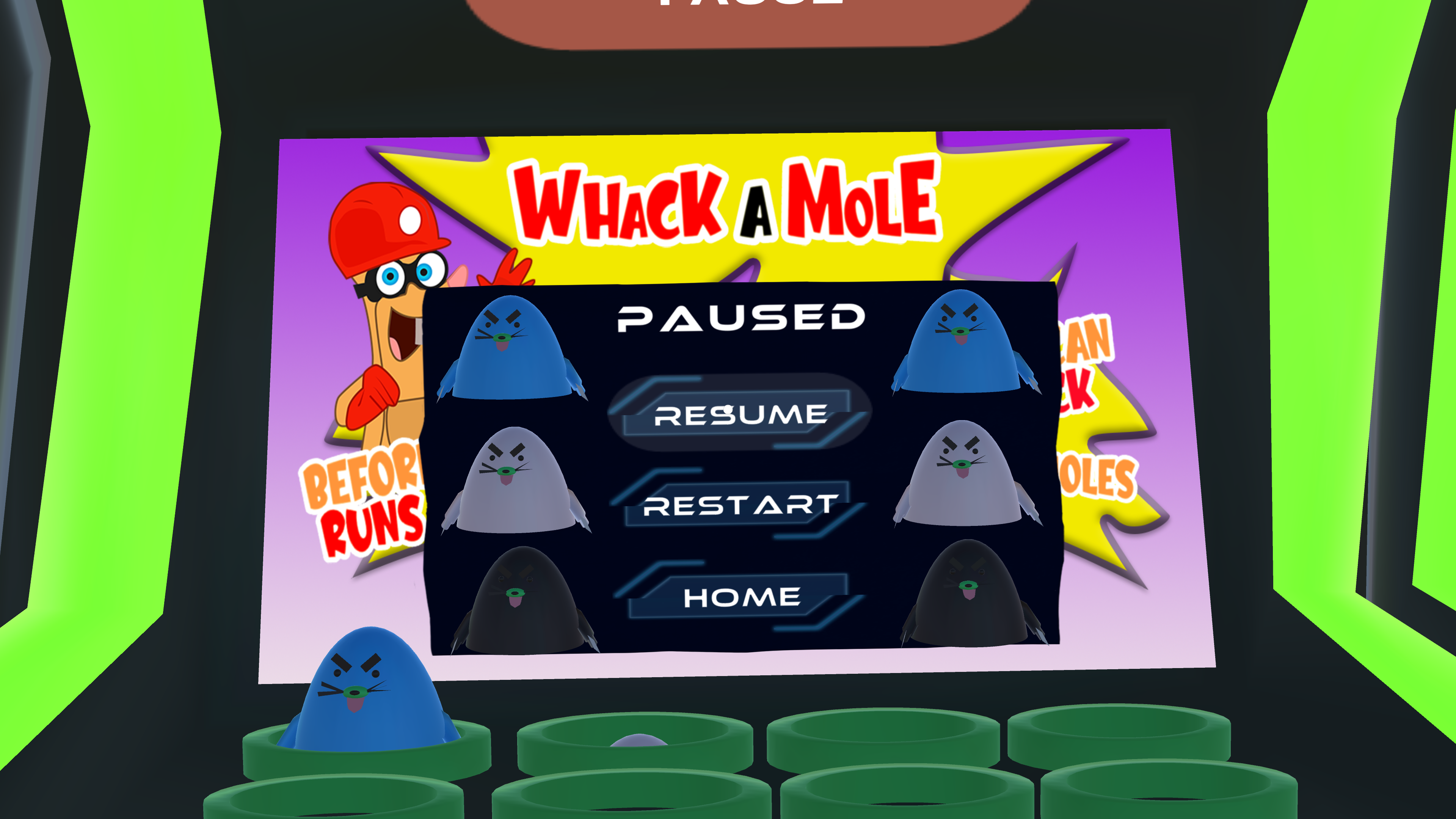
Task: Resume the paused game
Action: [x=740, y=414]
